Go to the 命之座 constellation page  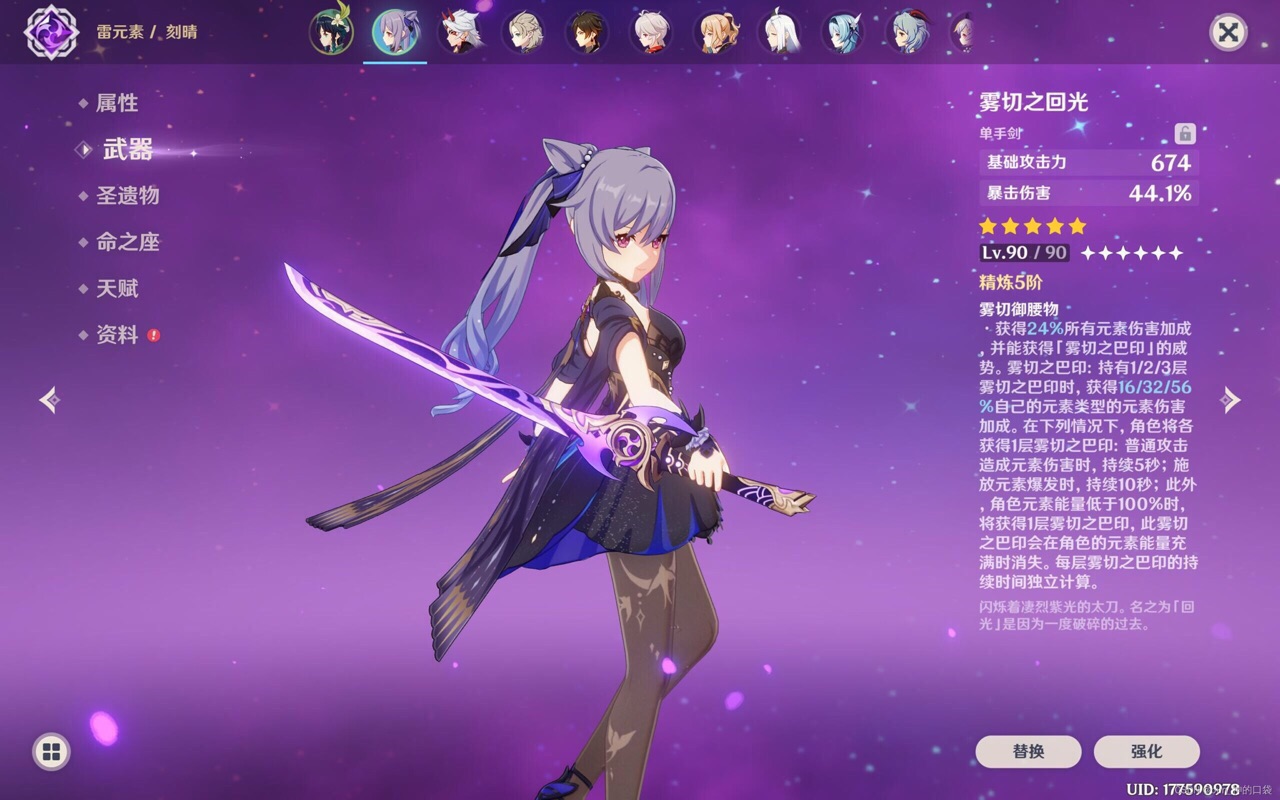pos(127,242)
